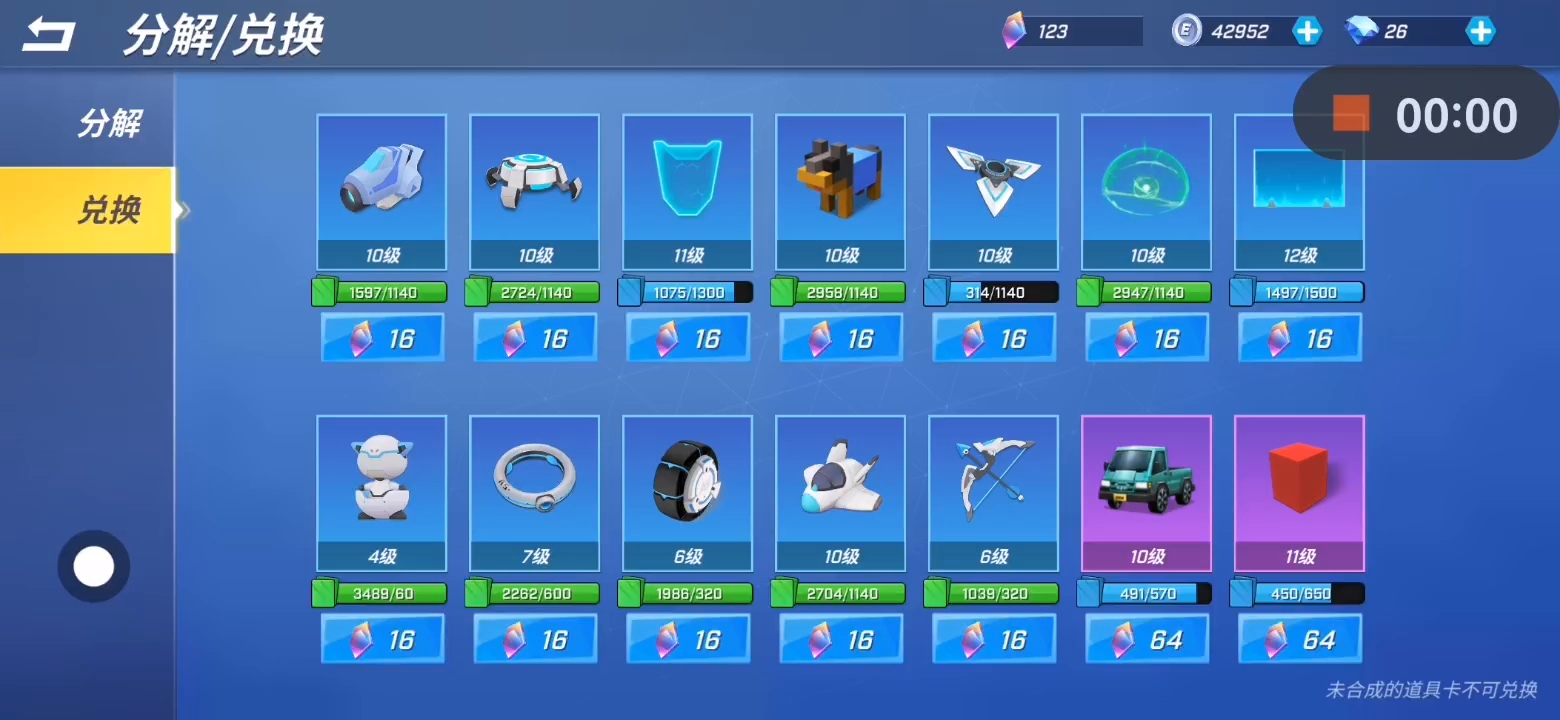Image resolution: width=1560 pixels, height=720 pixels.
Task: Select the 兑换 tab
Action: [109, 210]
